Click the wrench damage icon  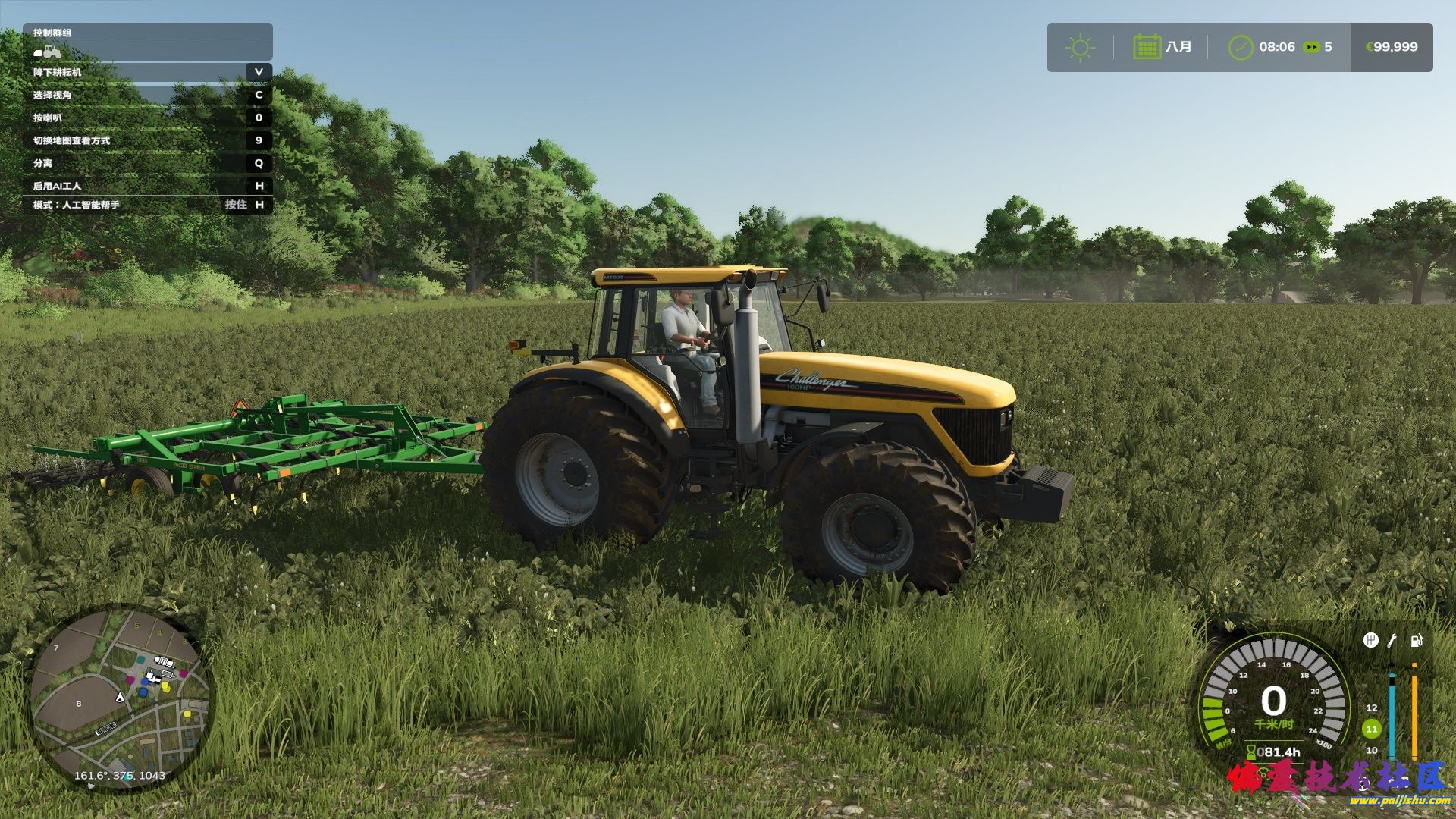[x=1392, y=641]
